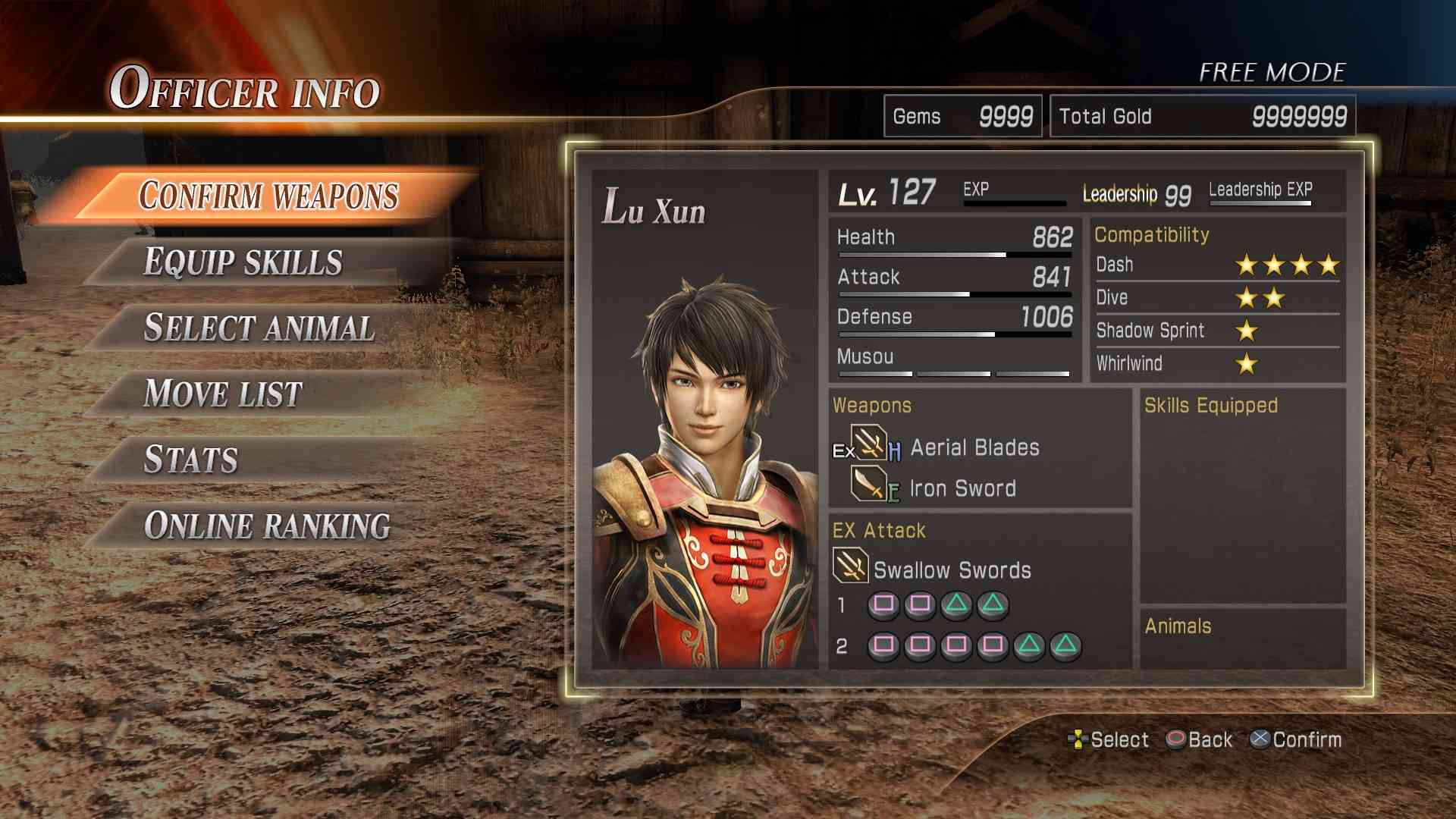Viewport: 1456px width, 819px height.
Task: Click the Swallow Swords EX Attack entry
Action: click(x=951, y=570)
